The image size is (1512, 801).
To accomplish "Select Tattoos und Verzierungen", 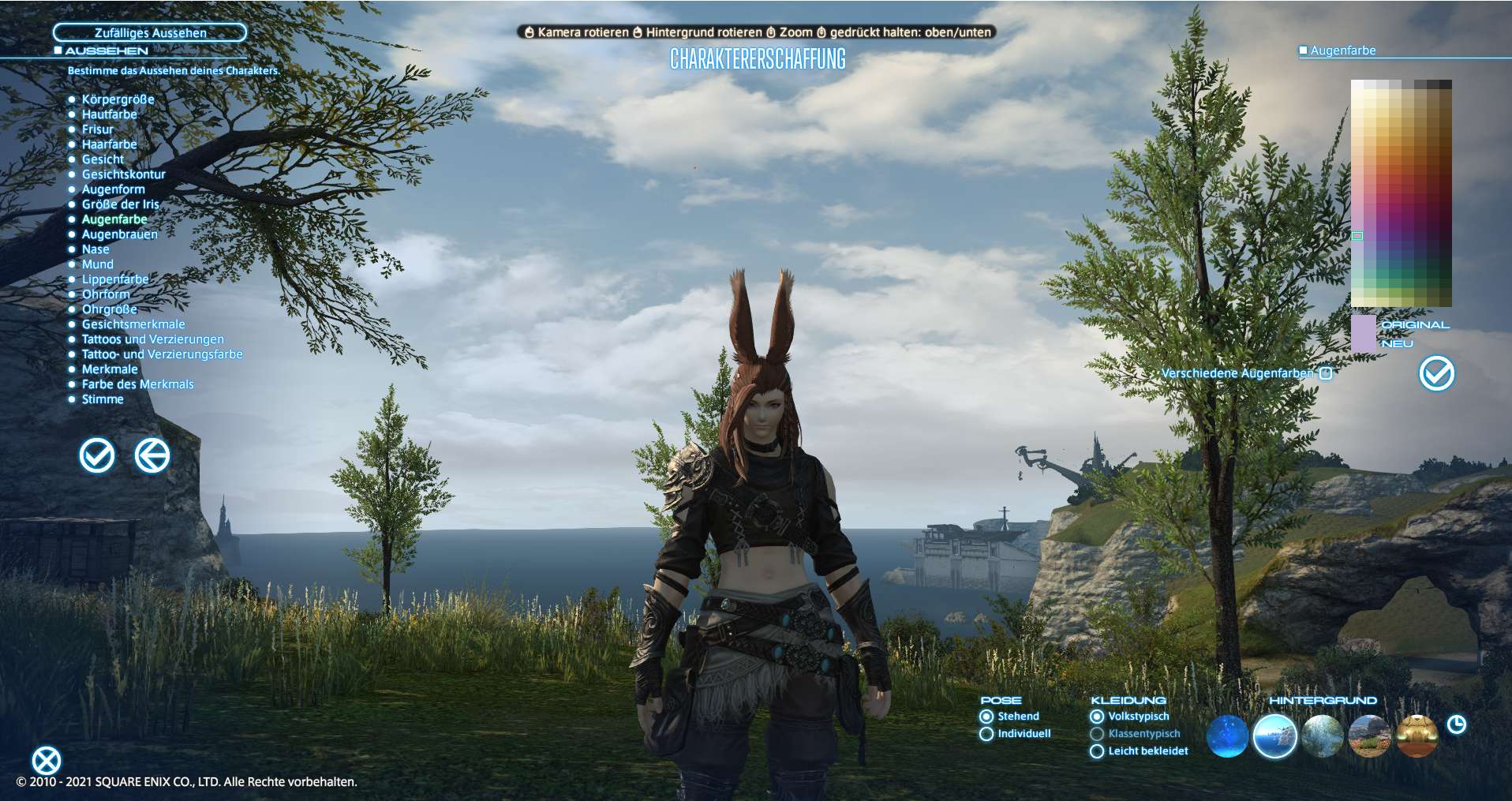I will pyautogui.click(x=152, y=339).
